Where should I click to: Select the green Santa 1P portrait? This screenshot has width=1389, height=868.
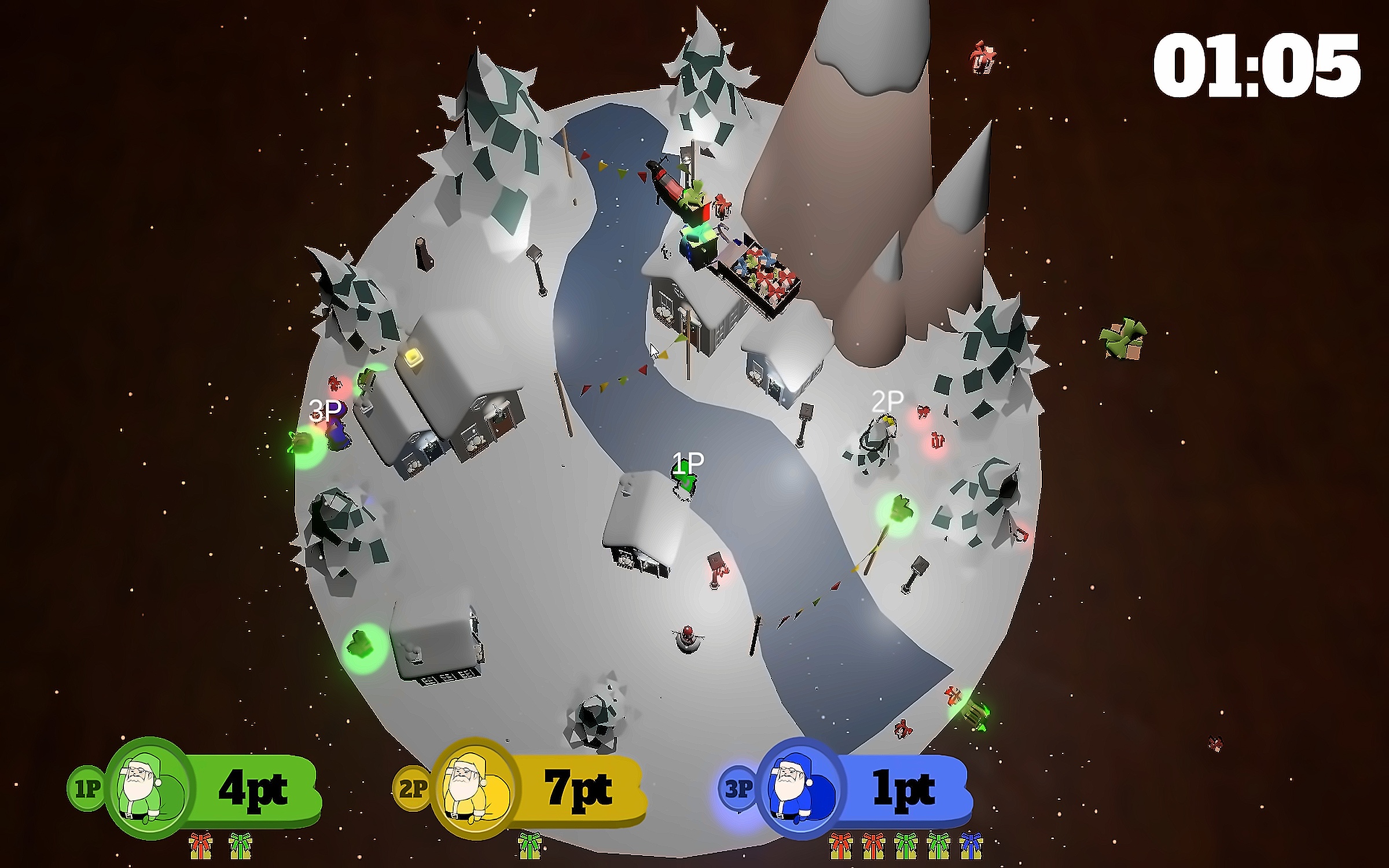click(x=149, y=788)
